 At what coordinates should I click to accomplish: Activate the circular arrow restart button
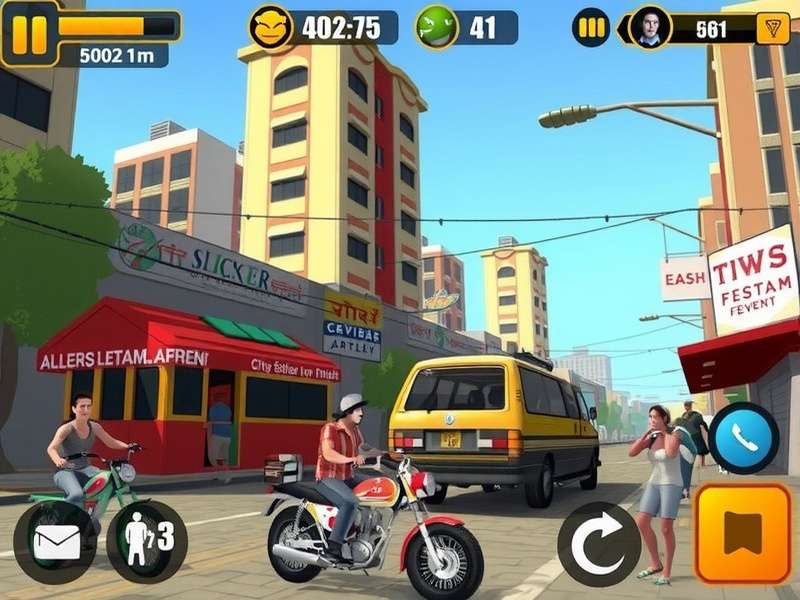(x=598, y=543)
